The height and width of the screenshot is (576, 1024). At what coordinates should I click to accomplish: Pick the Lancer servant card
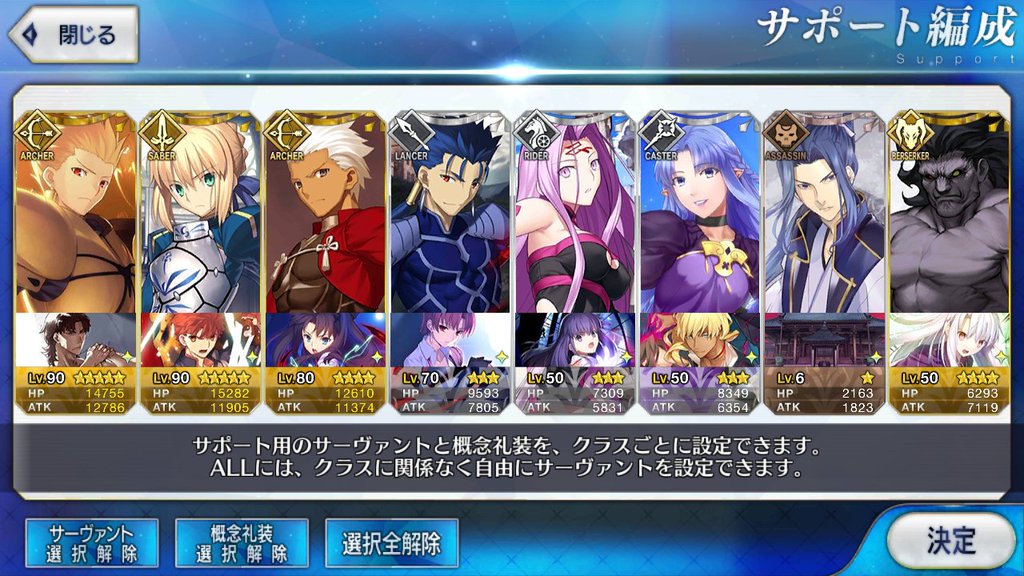[450, 215]
